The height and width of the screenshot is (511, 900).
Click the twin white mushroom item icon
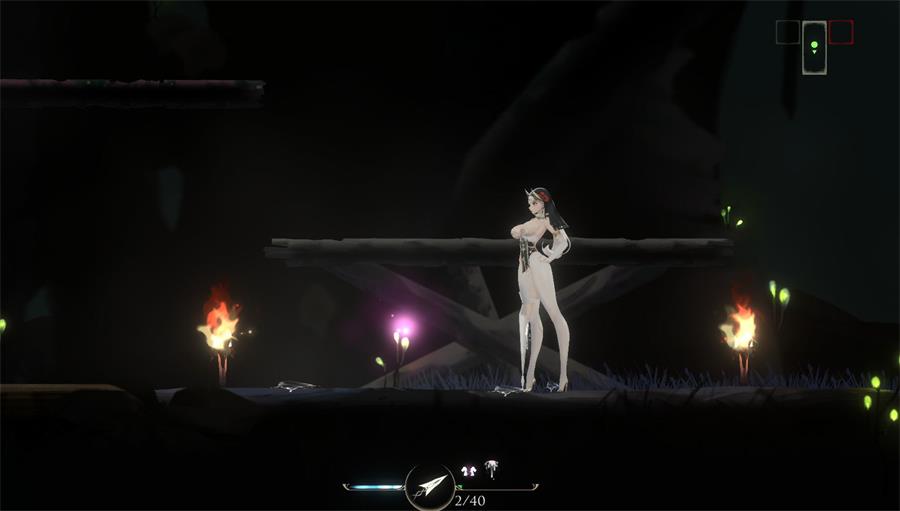[x=468, y=469]
